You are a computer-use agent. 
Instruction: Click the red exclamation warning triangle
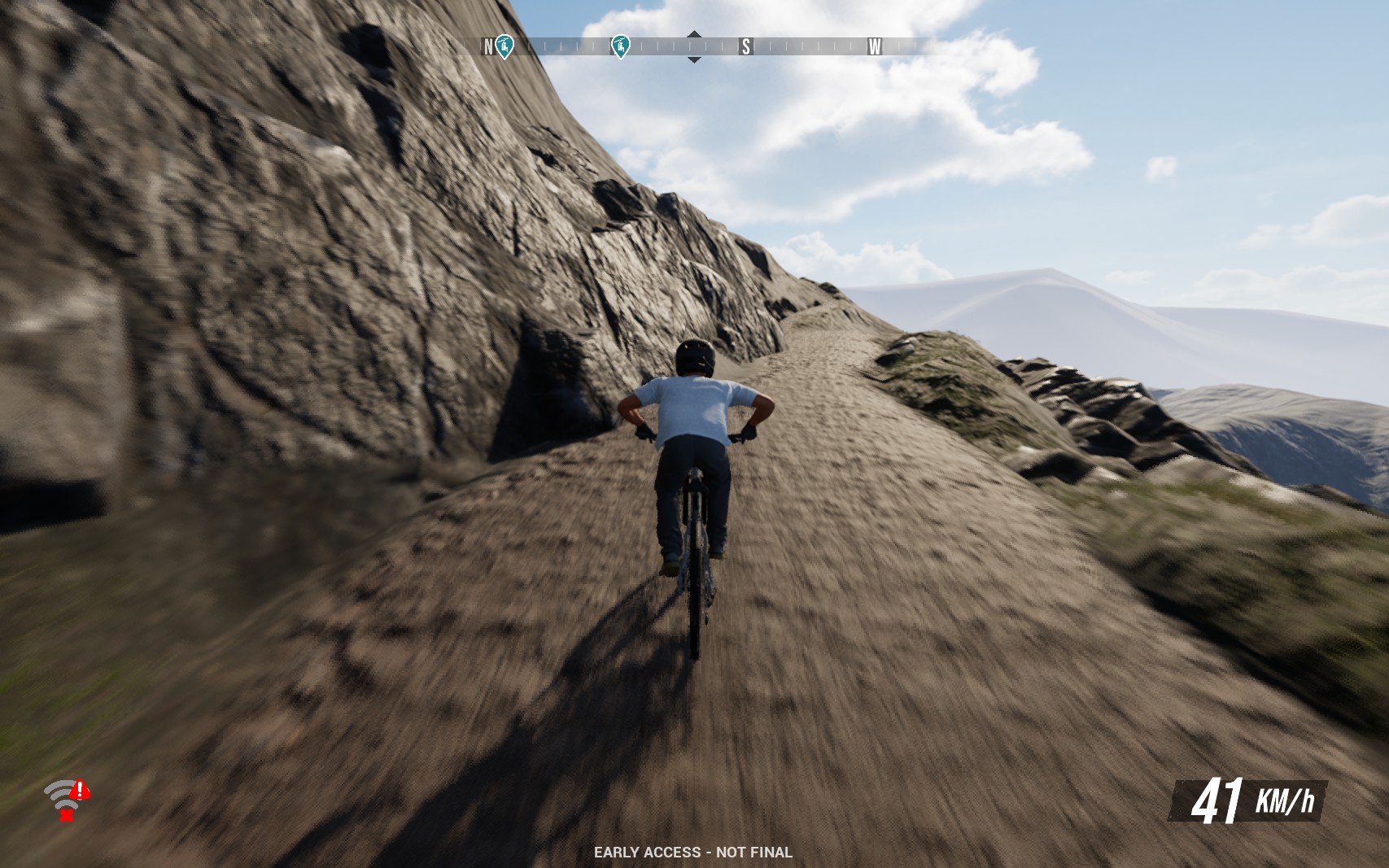[x=79, y=791]
